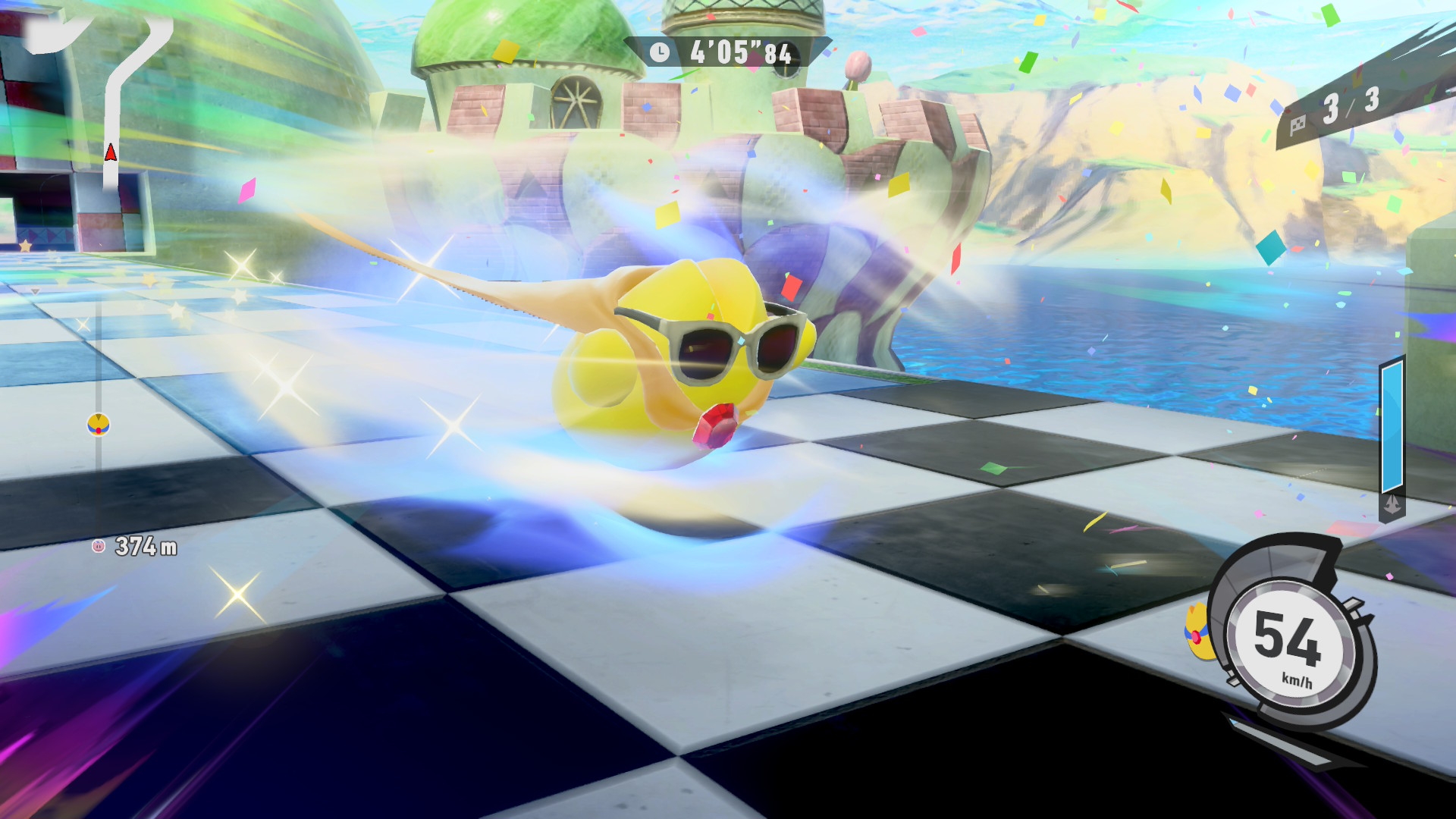Click the yellow rider icon on progress track
This screenshot has height=819, width=1456.
click(x=99, y=425)
